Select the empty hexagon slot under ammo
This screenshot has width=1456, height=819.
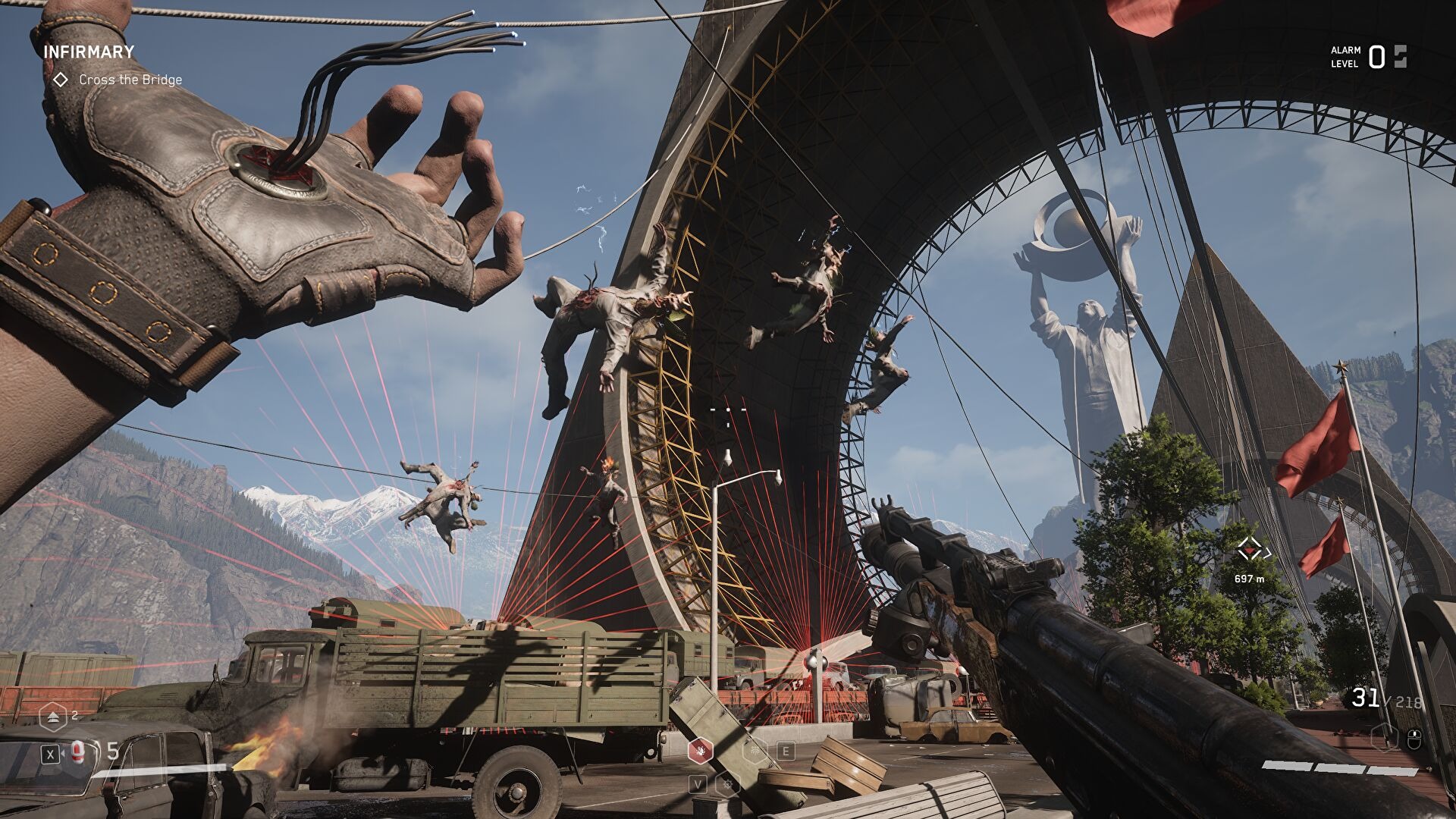(x=1385, y=736)
